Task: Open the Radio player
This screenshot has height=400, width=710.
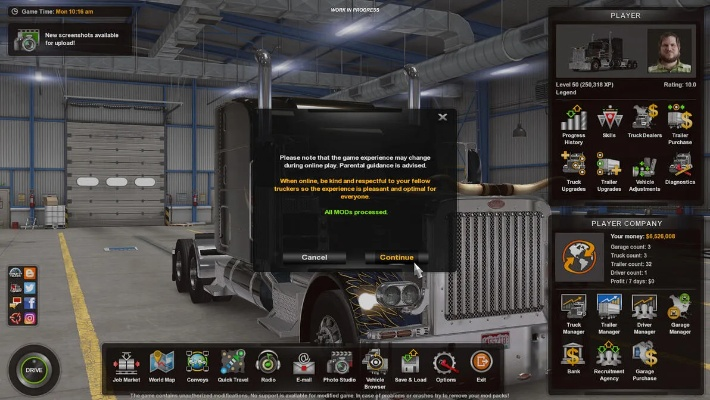Action: pos(267,365)
